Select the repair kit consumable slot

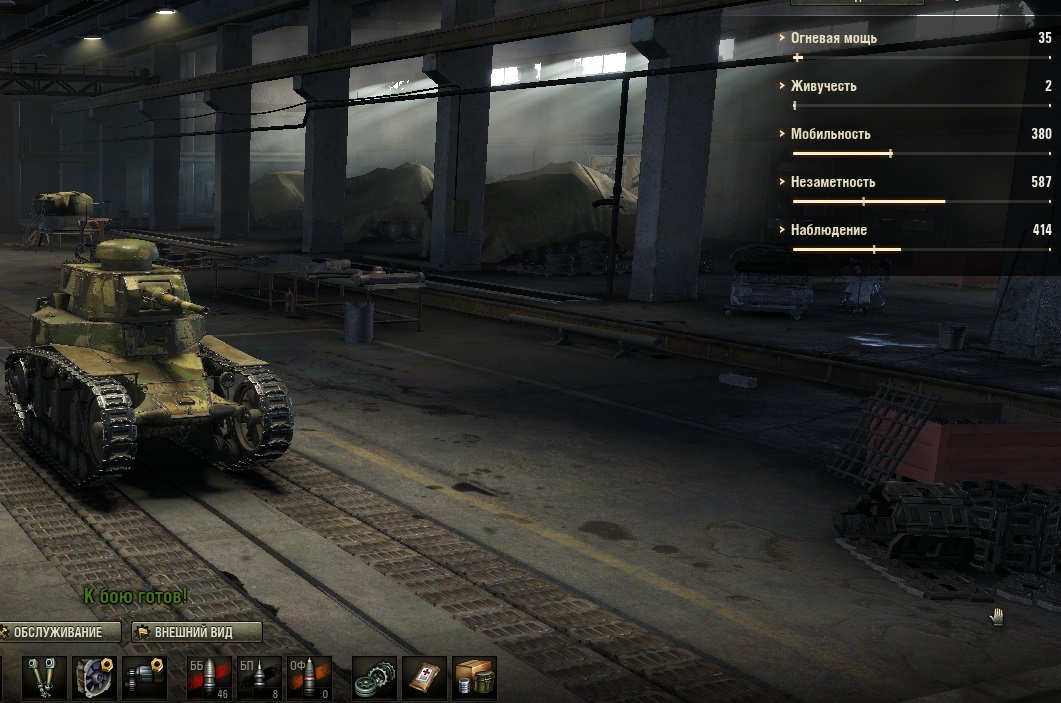click(375, 678)
